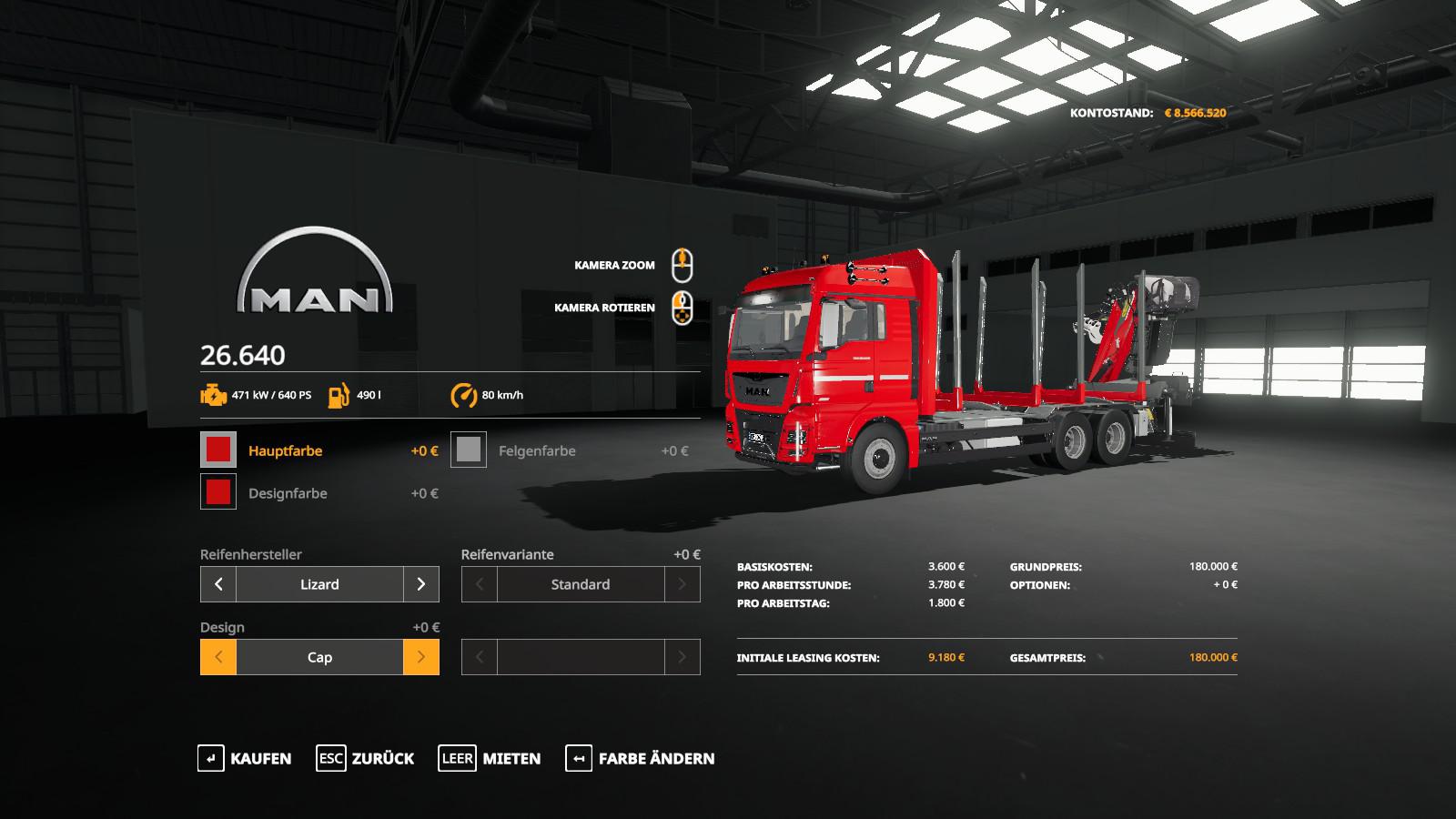Lease the vehicle via Mieten
This screenshot has height=819, width=1456.
tap(490, 758)
